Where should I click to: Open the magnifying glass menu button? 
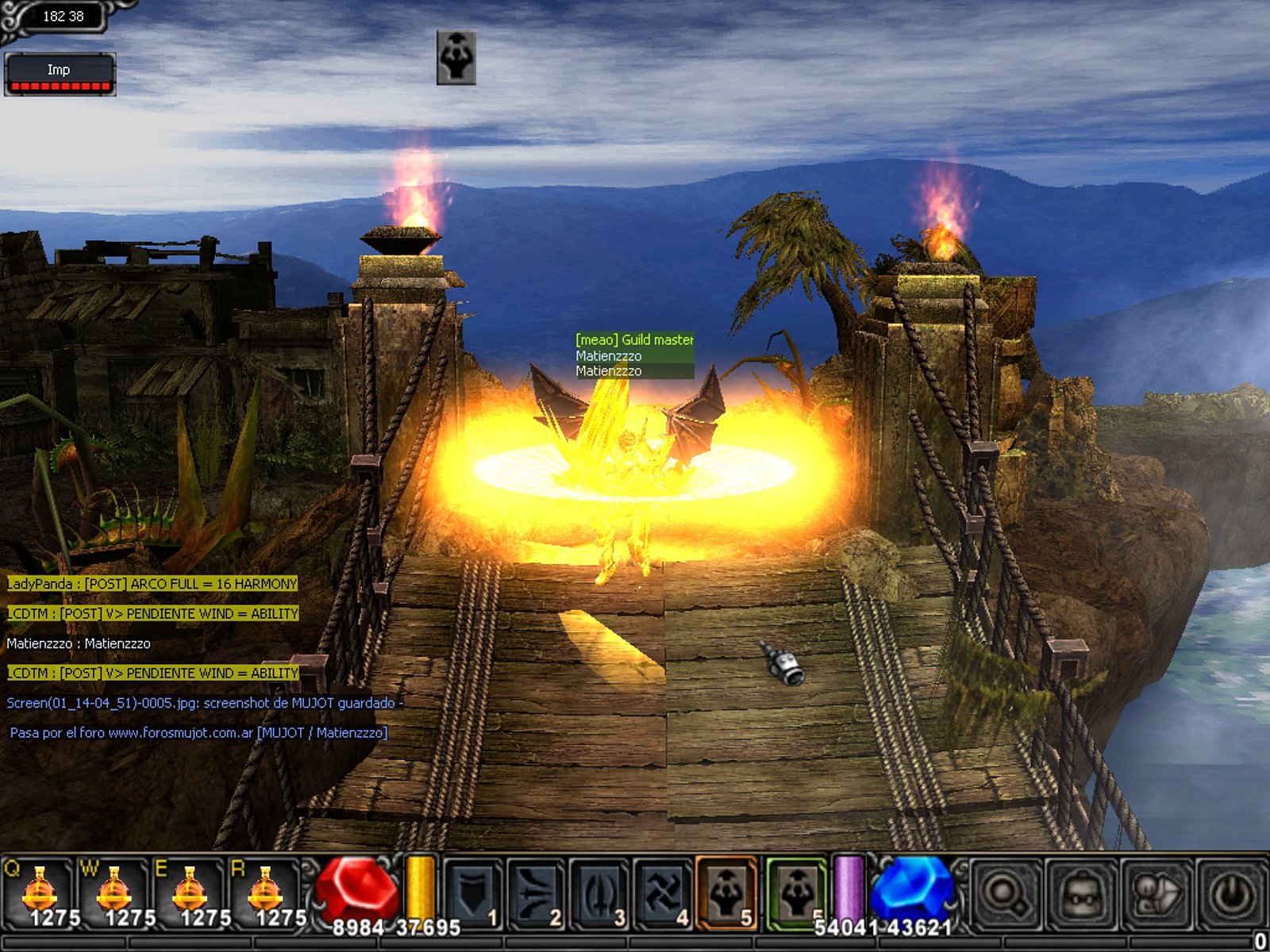(1005, 894)
